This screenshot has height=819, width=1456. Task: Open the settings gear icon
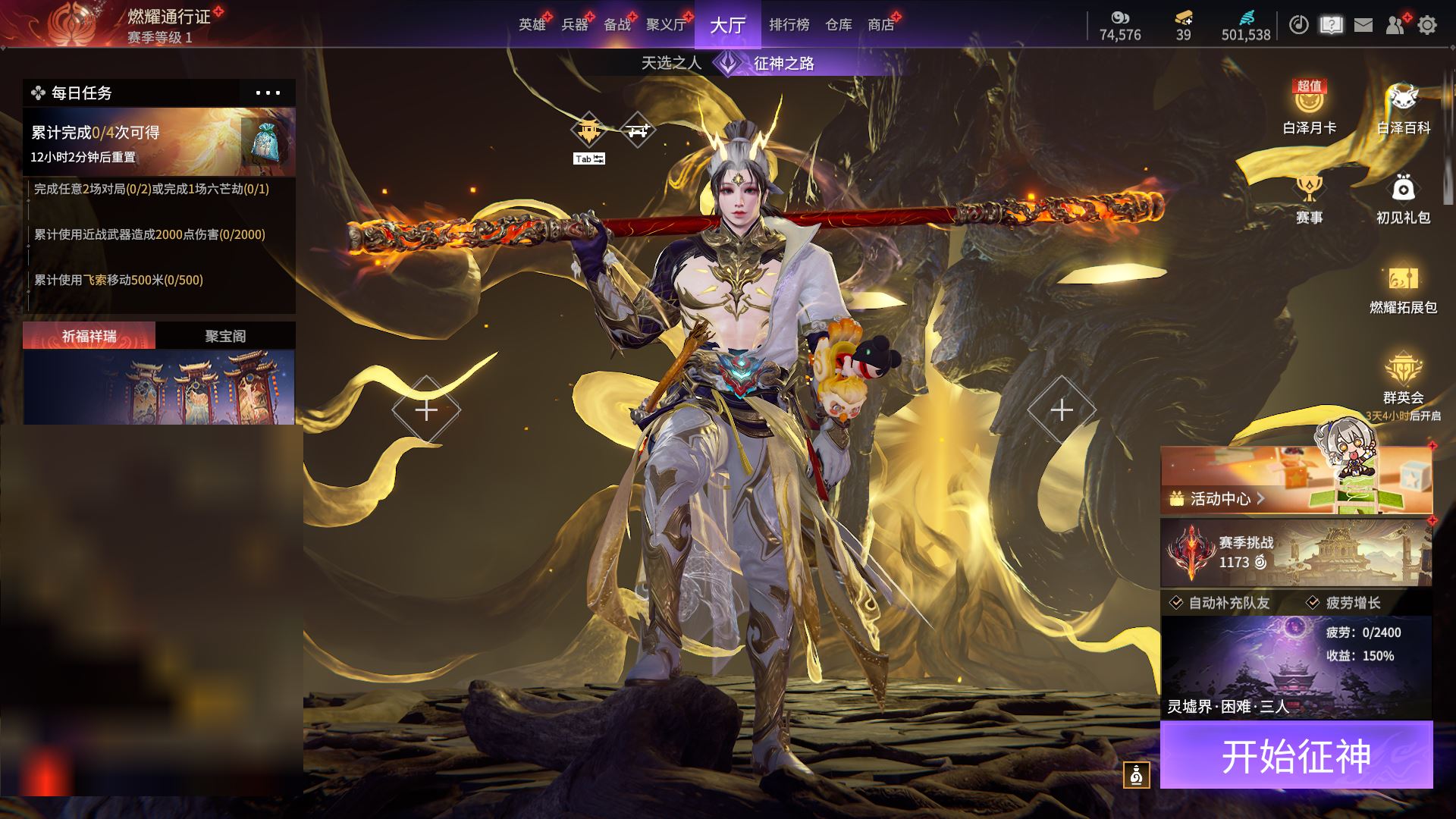[1426, 25]
